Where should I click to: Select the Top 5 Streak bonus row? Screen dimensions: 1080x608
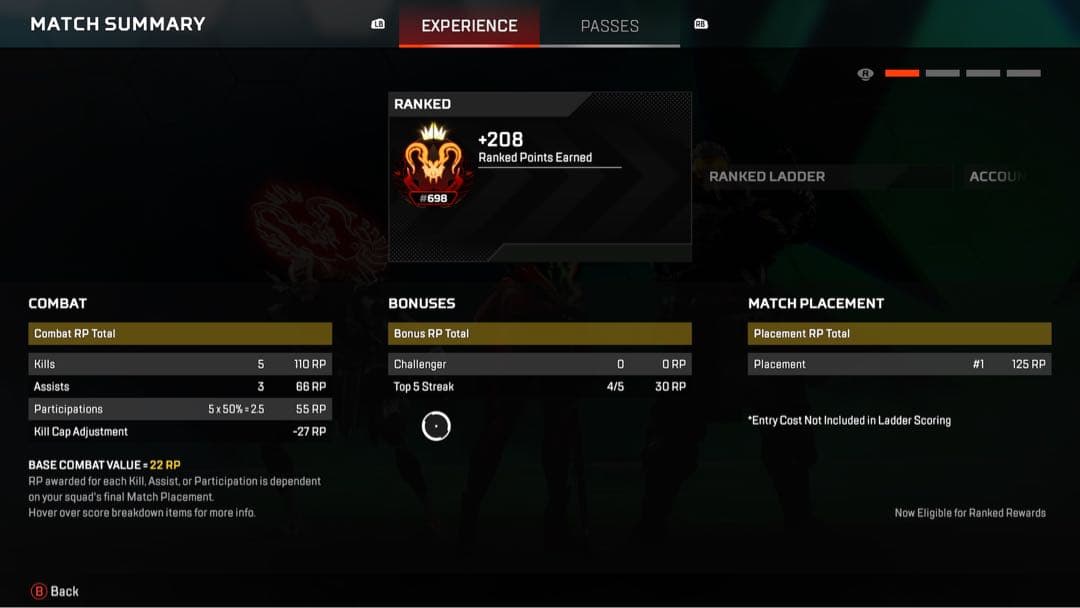pos(539,386)
